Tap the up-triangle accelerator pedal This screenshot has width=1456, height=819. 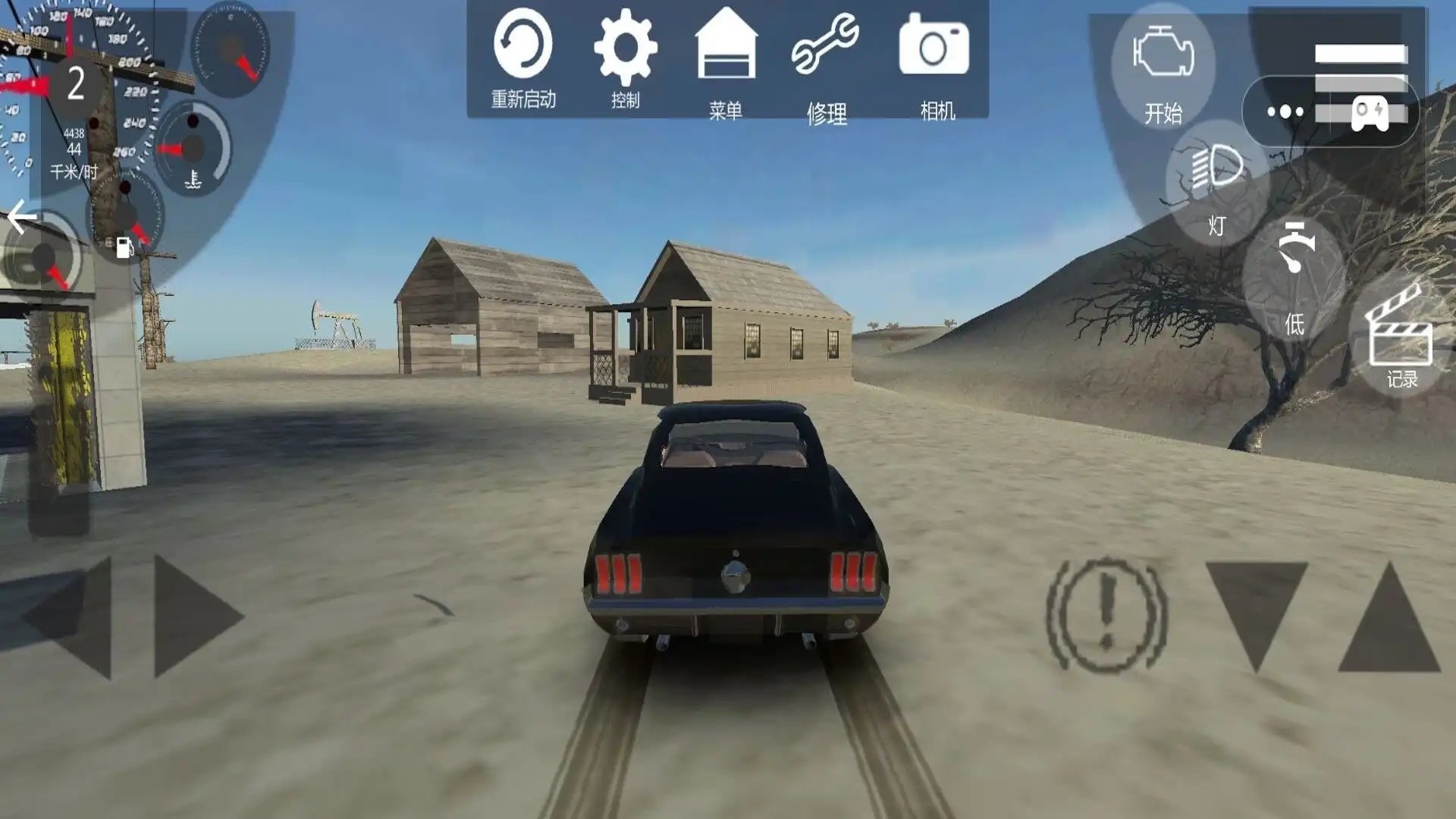coord(1389,618)
